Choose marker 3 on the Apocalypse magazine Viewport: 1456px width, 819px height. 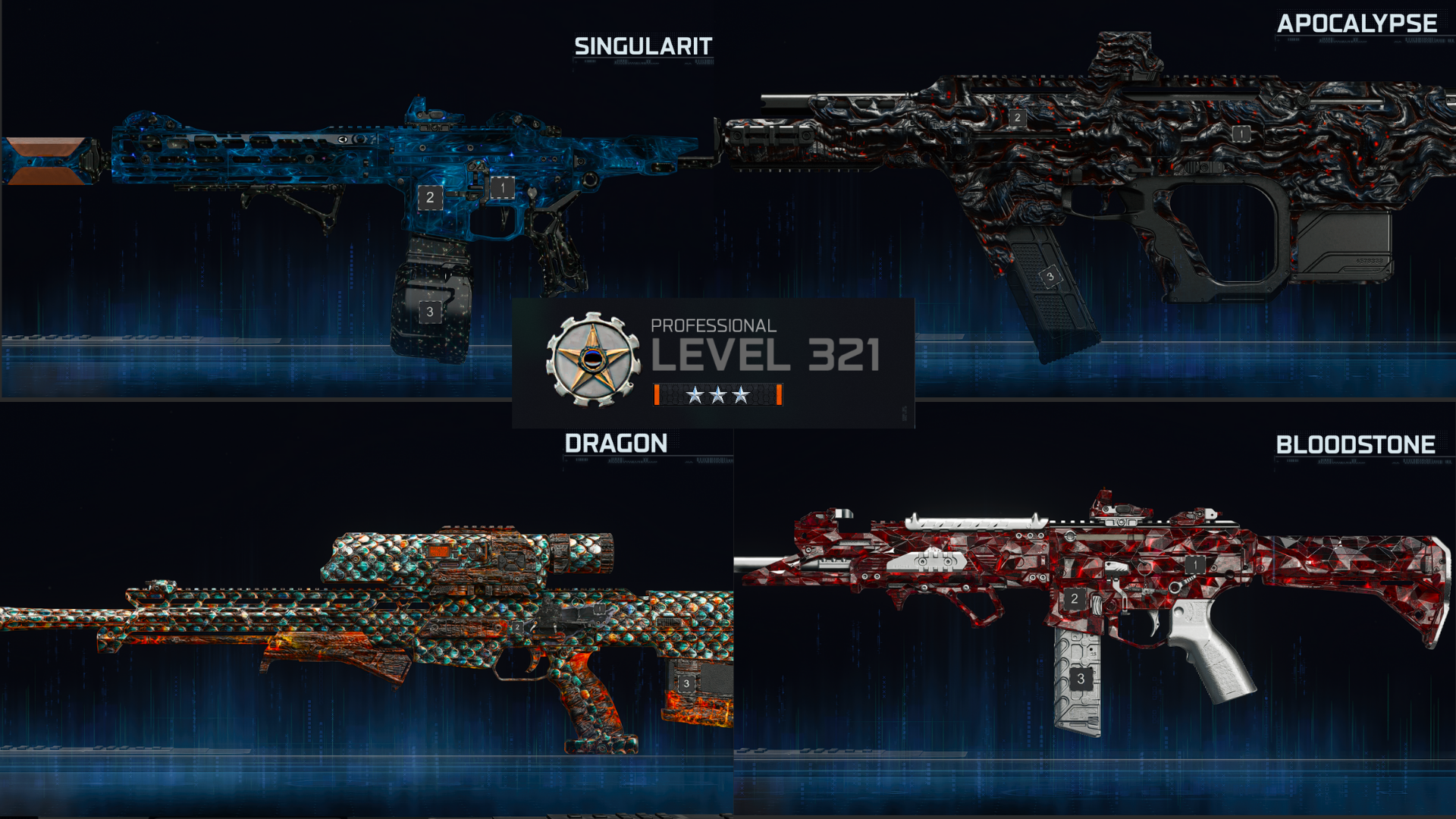point(1050,277)
